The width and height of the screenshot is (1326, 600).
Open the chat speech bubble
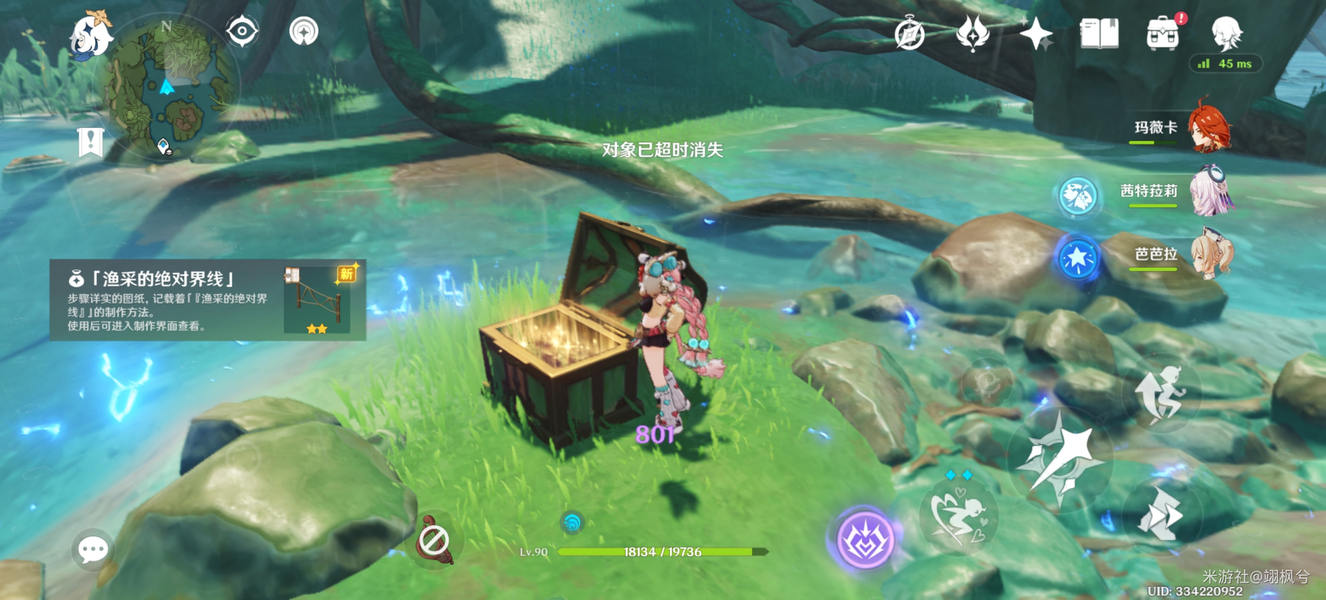tap(93, 549)
